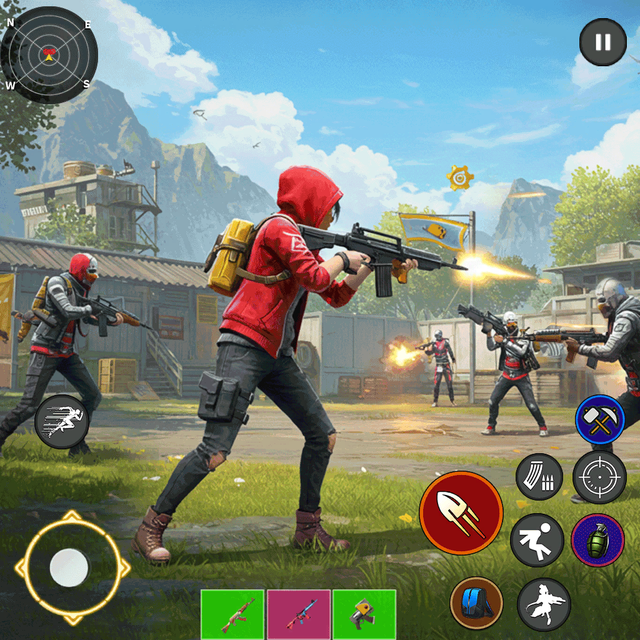Choose the yellow-tagged pistol weapon slot

coord(364,614)
